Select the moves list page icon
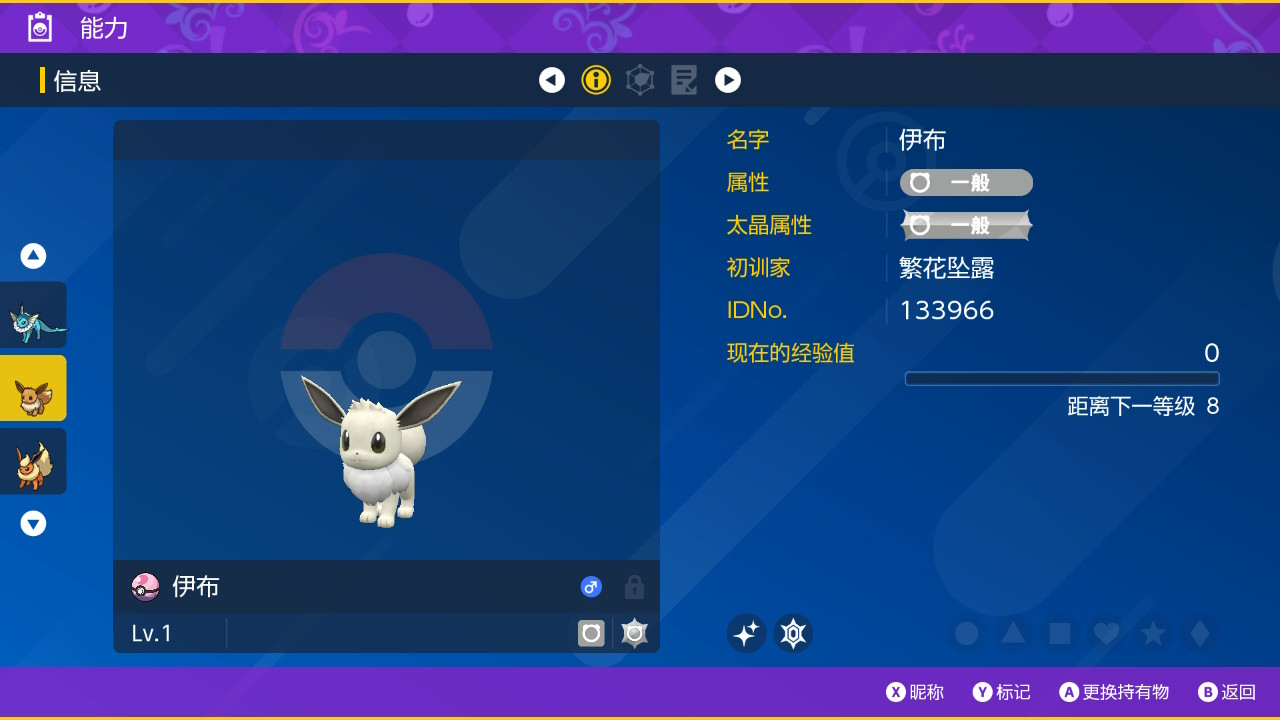This screenshot has height=720, width=1280. click(684, 80)
